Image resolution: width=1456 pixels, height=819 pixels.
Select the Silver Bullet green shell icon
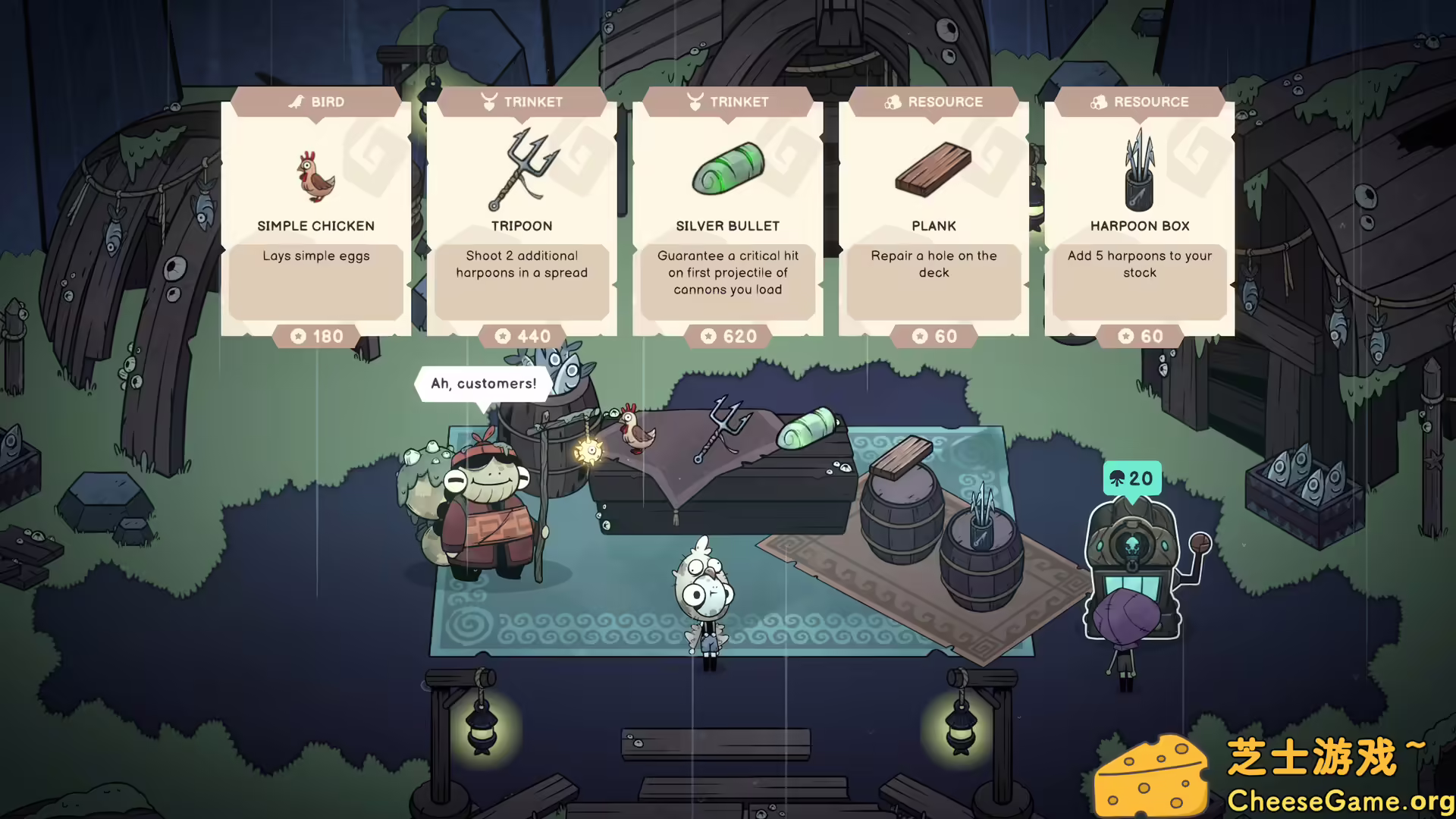click(x=727, y=171)
